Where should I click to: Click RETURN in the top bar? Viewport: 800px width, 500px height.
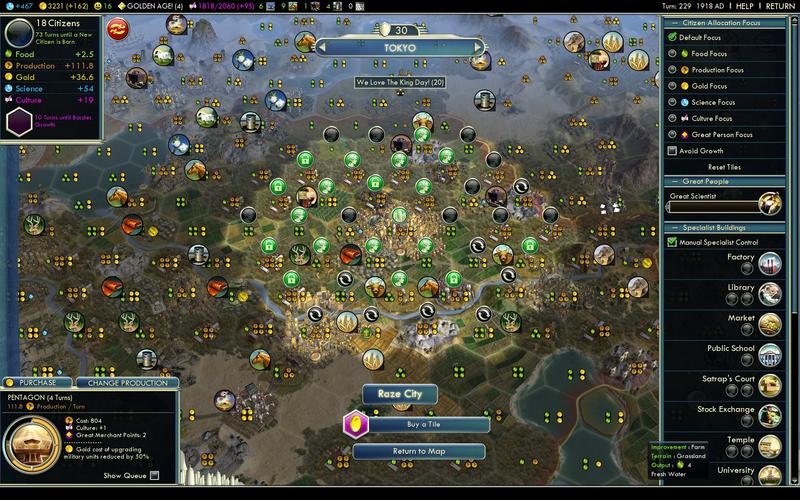tap(780, 6)
